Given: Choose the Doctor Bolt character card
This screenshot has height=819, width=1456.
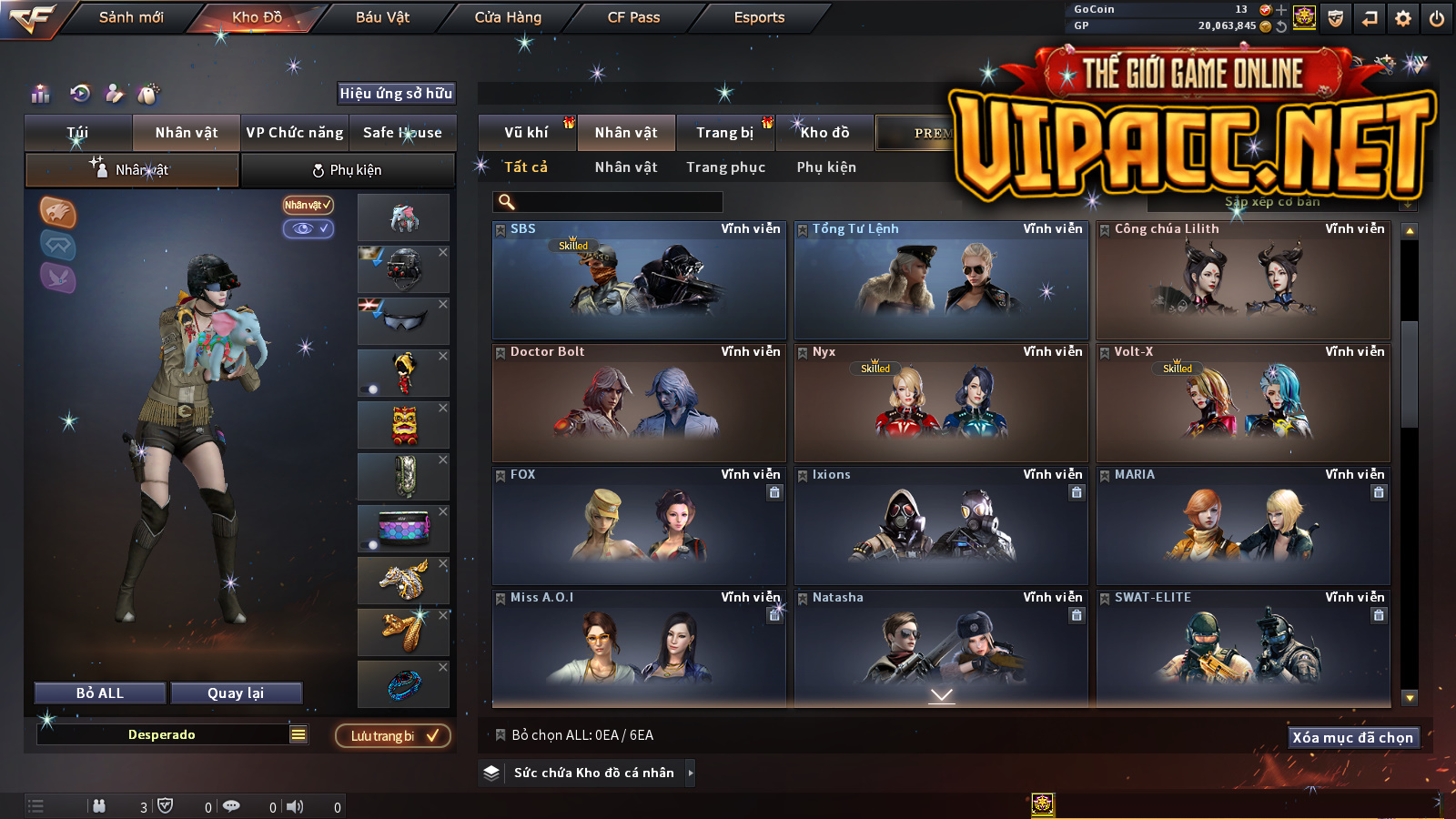Looking at the screenshot, I should [x=639, y=403].
